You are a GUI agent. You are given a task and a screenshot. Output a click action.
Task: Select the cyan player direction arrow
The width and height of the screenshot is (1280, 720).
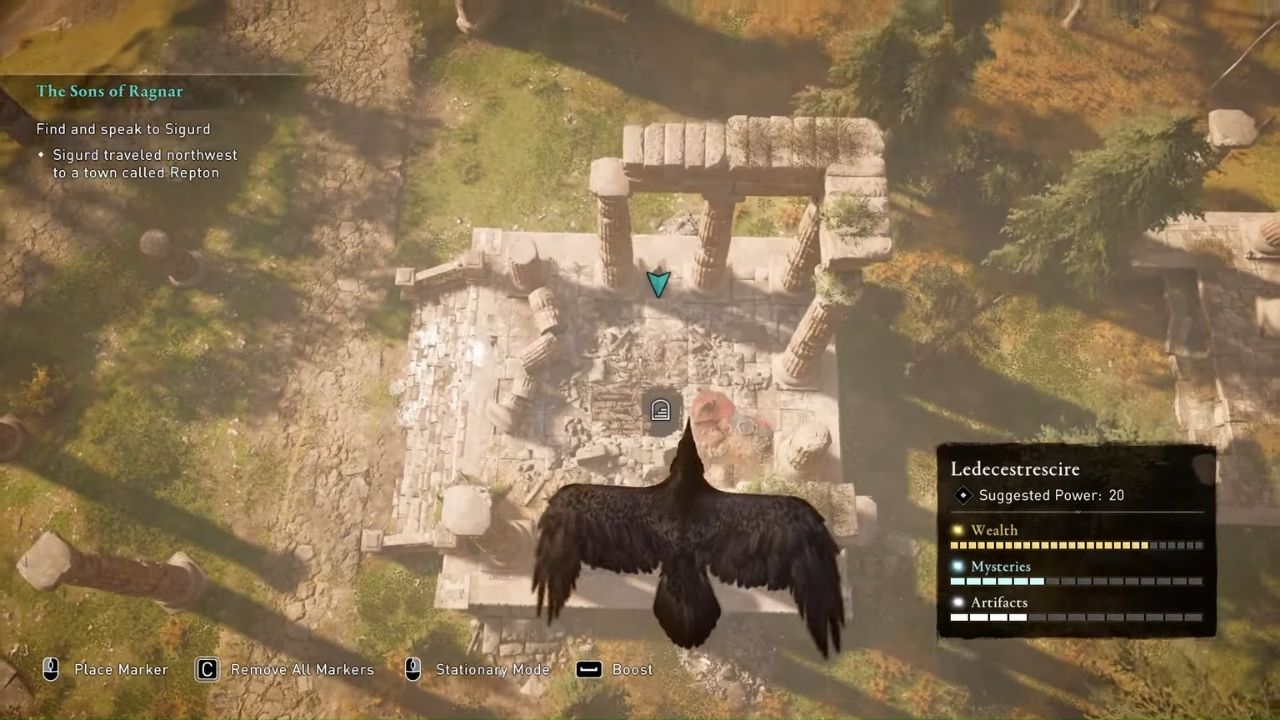point(658,284)
